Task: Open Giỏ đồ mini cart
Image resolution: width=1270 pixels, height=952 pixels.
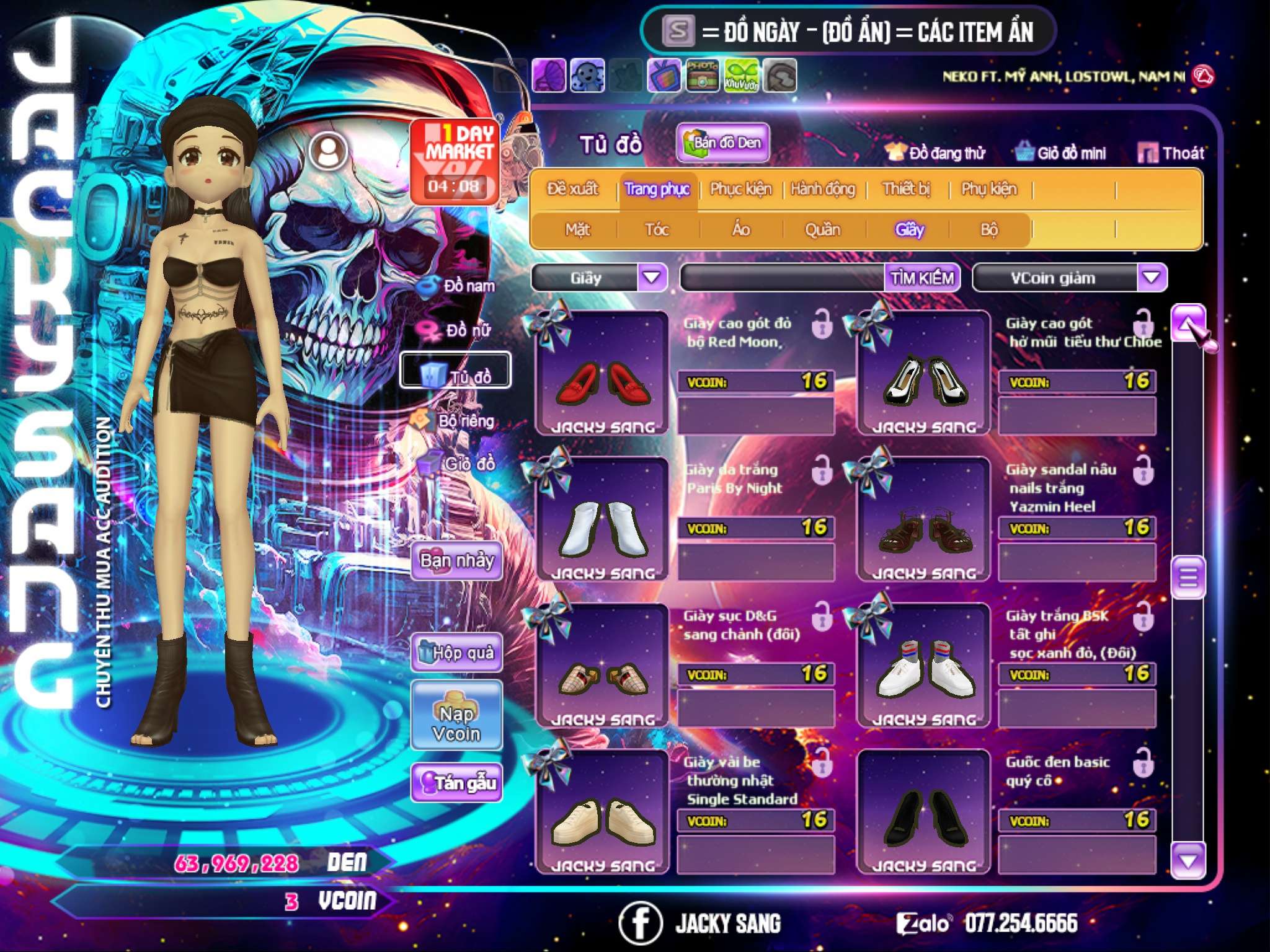Action: point(1061,153)
